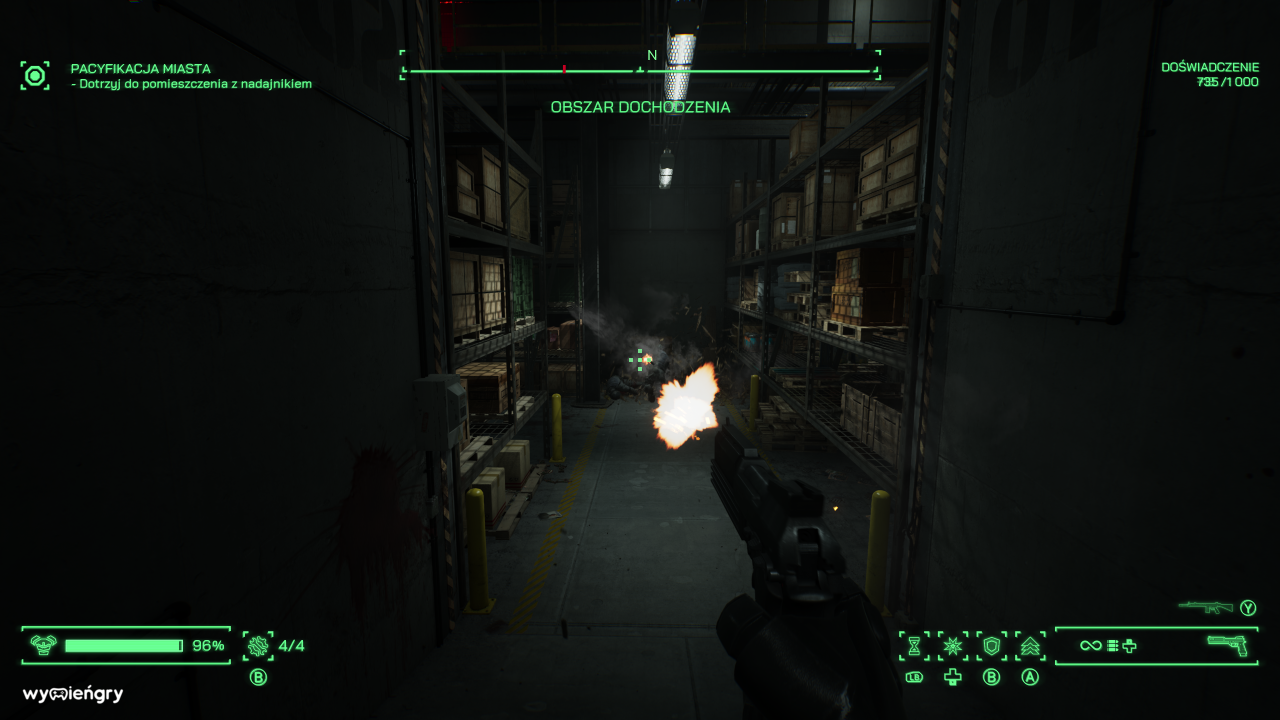The image size is (1280, 720).
Task: Open the cross d-pad prompt in the ability row
Action: coord(953,678)
